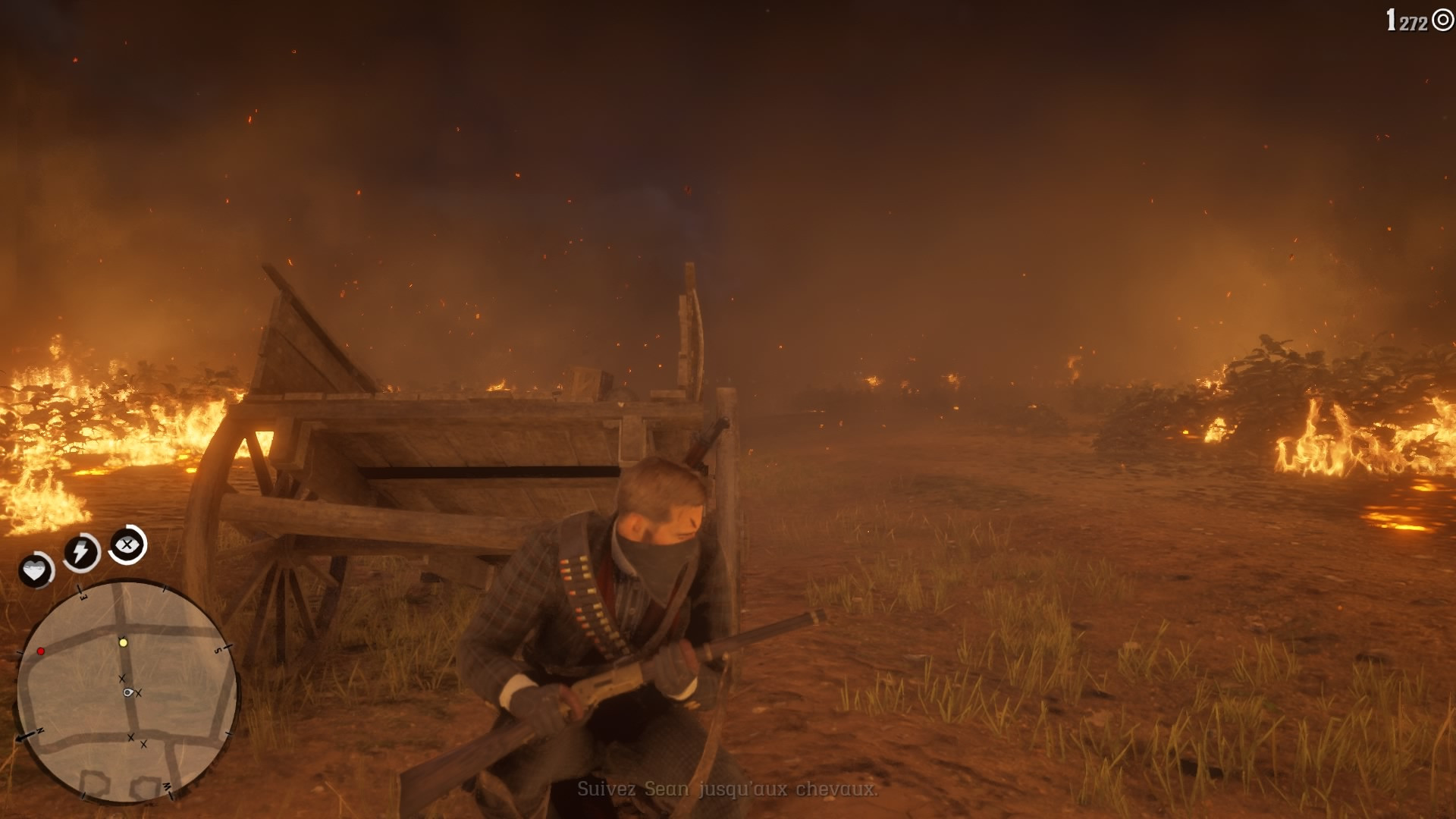Viewport: 1456px width, 819px height.
Task: Click the red enemy dot on minimap
Action: pos(41,651)
